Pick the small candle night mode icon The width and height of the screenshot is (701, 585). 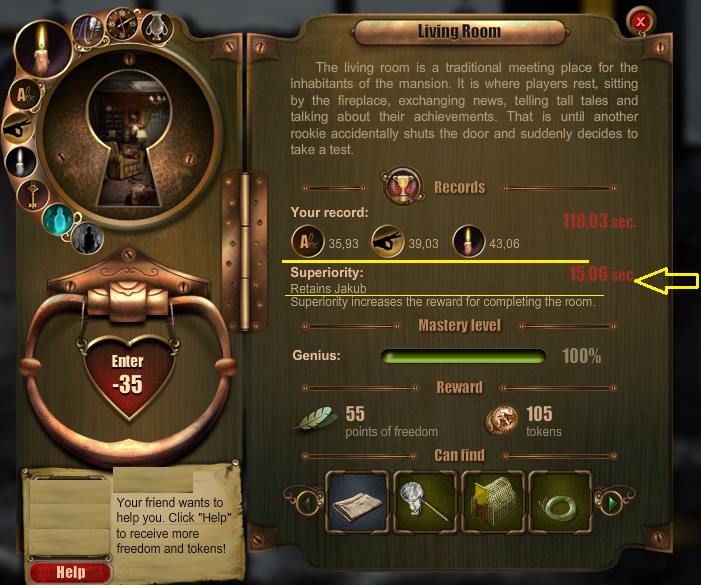(20, 162)
